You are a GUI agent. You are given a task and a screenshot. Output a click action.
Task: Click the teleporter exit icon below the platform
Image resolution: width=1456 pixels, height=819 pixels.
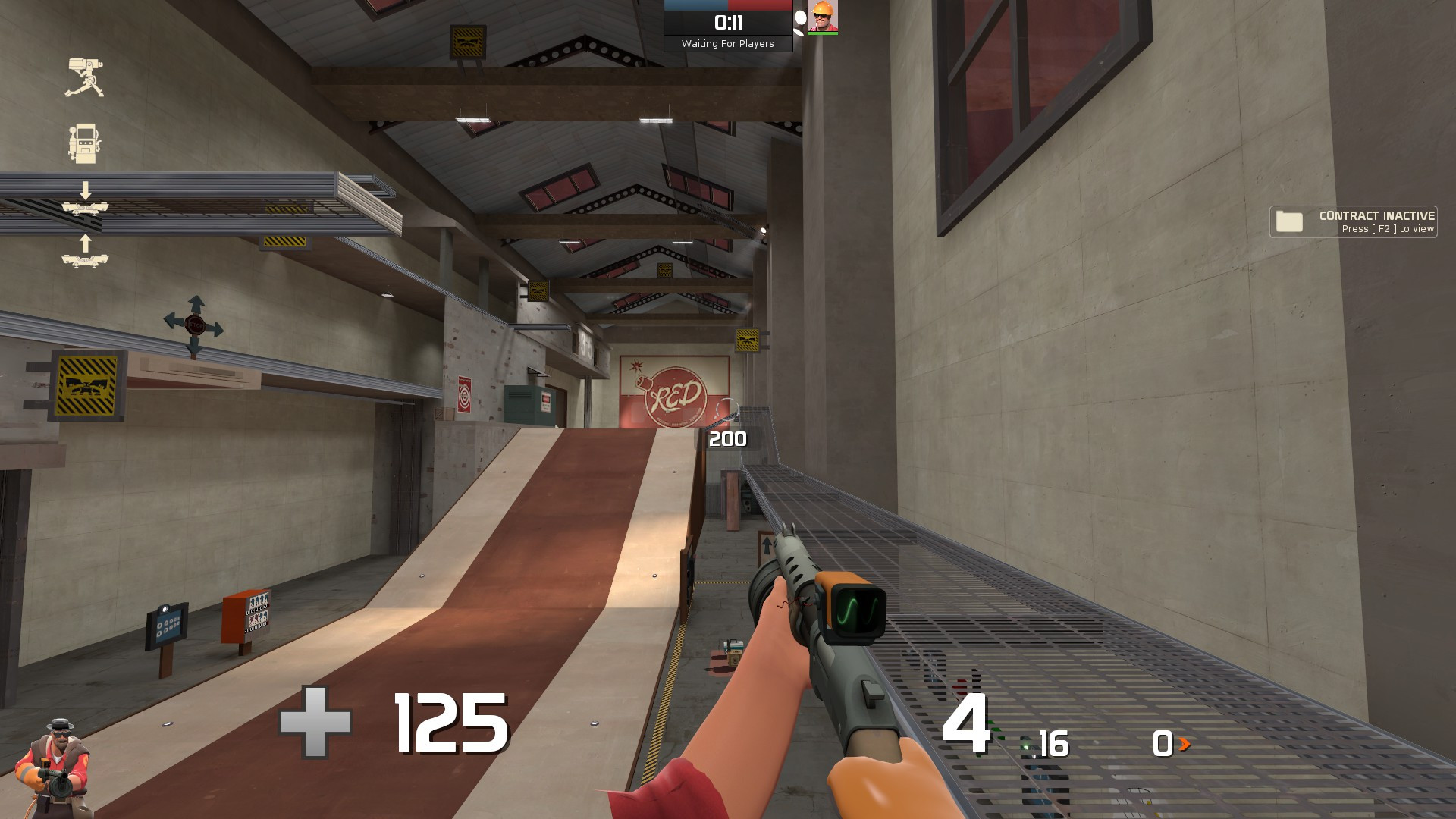[x=85, y=262]
